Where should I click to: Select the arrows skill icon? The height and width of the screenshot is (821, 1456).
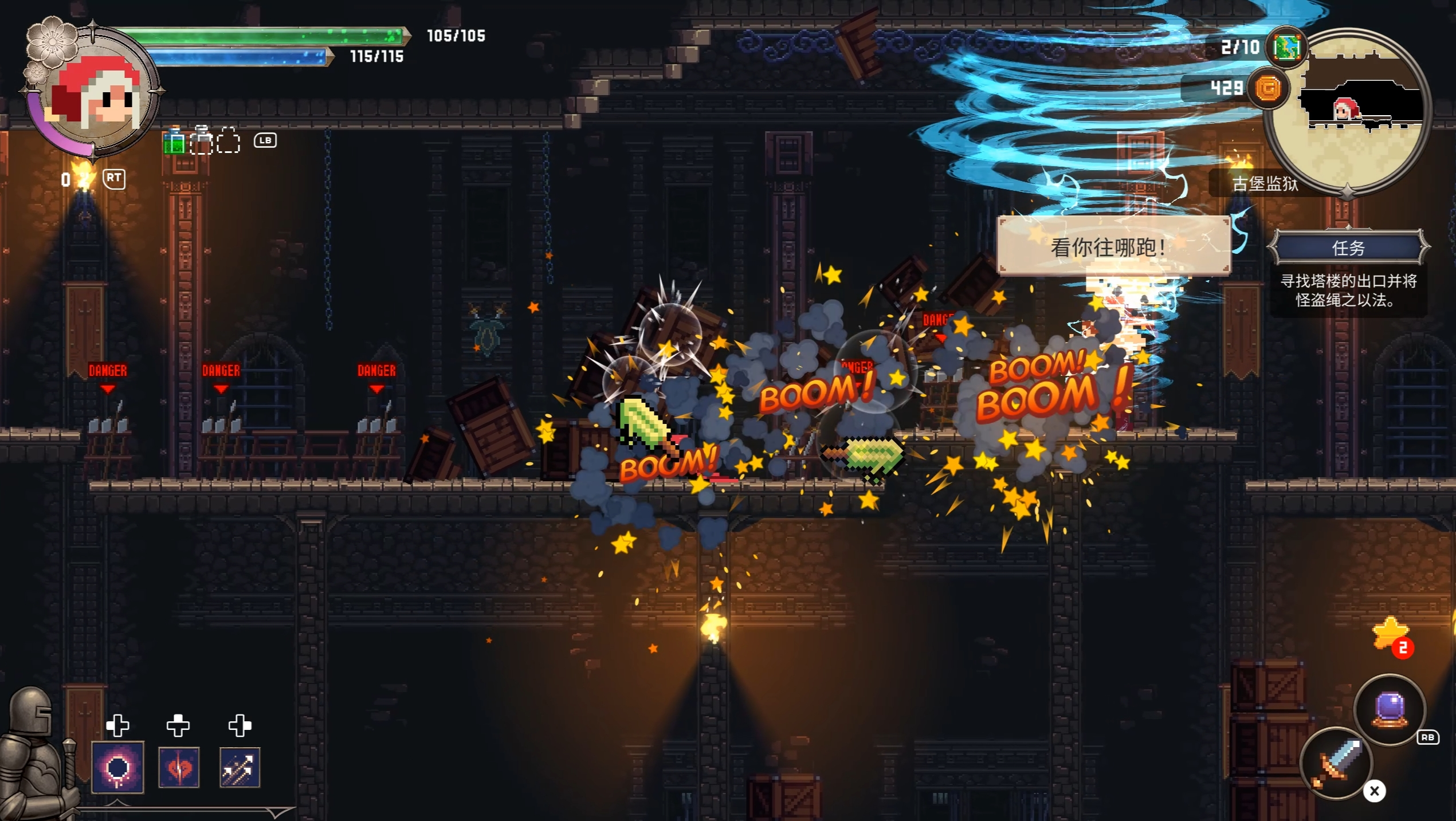point(240,768)
